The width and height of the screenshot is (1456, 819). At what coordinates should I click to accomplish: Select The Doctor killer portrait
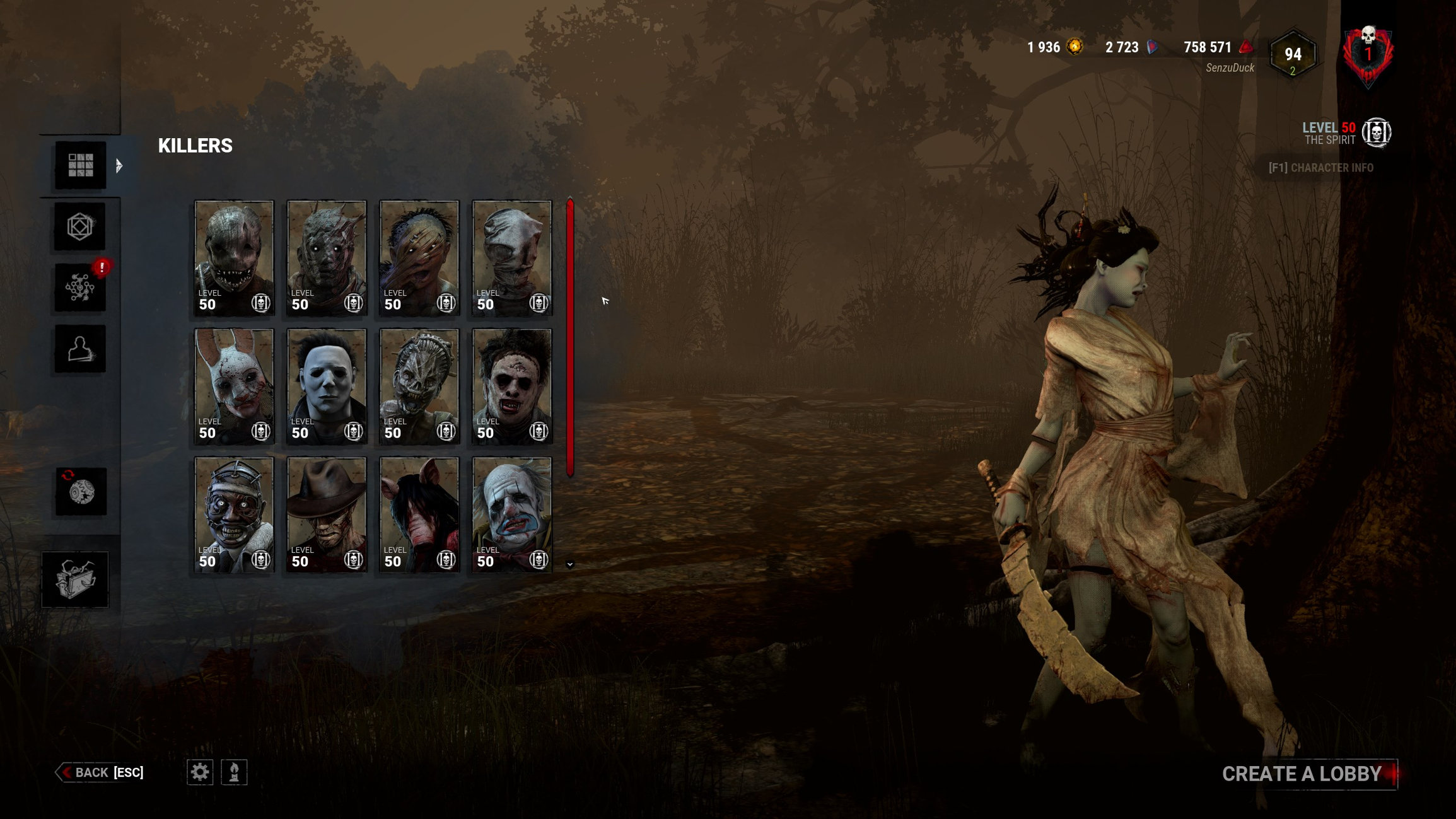point(234,514)
